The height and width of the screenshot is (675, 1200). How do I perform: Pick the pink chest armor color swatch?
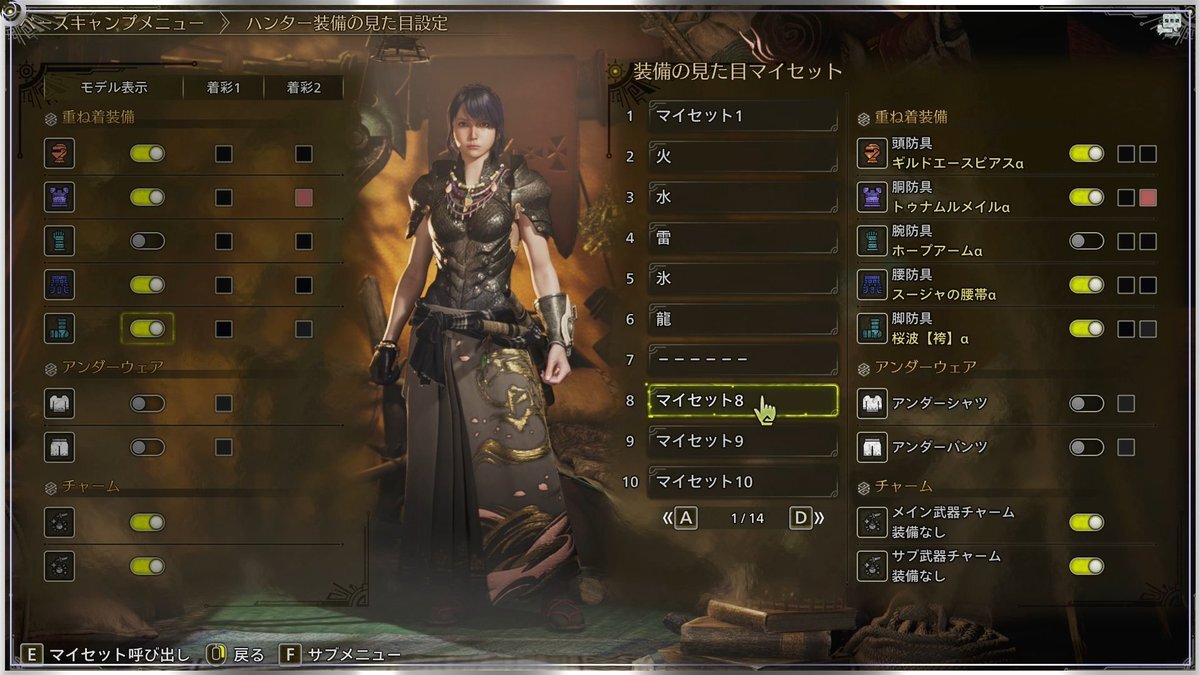pyautogui.click(x=1148, y=198)
